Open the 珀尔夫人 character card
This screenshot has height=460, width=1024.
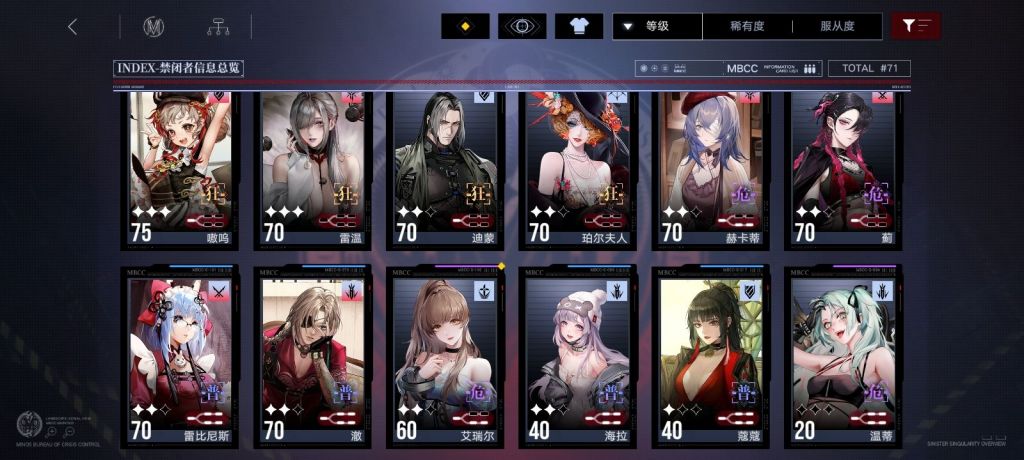[577, 168]
